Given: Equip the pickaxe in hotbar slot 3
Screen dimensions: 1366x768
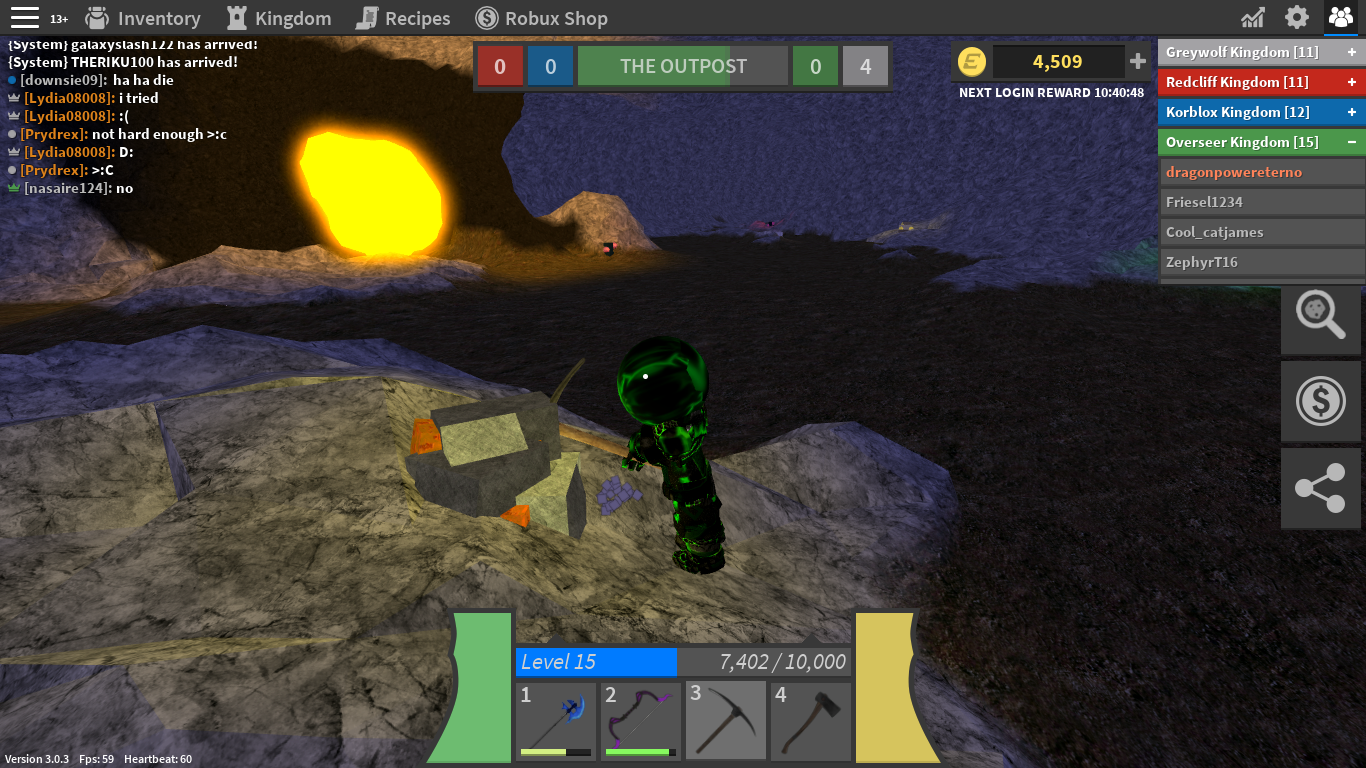Looking at the screenshot, I should pos(726,721).
